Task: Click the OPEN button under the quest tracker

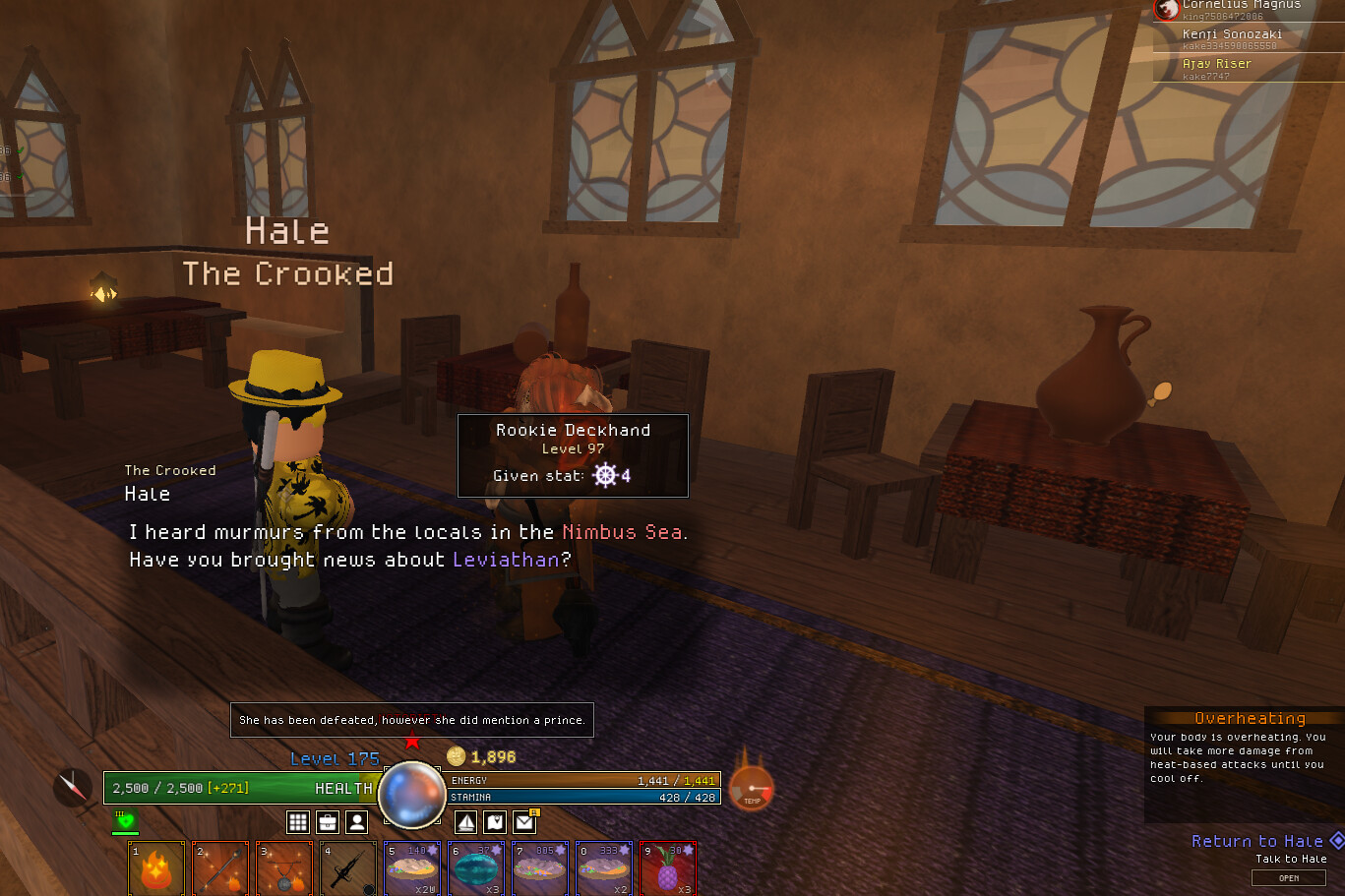Action: coord(1288,878)
